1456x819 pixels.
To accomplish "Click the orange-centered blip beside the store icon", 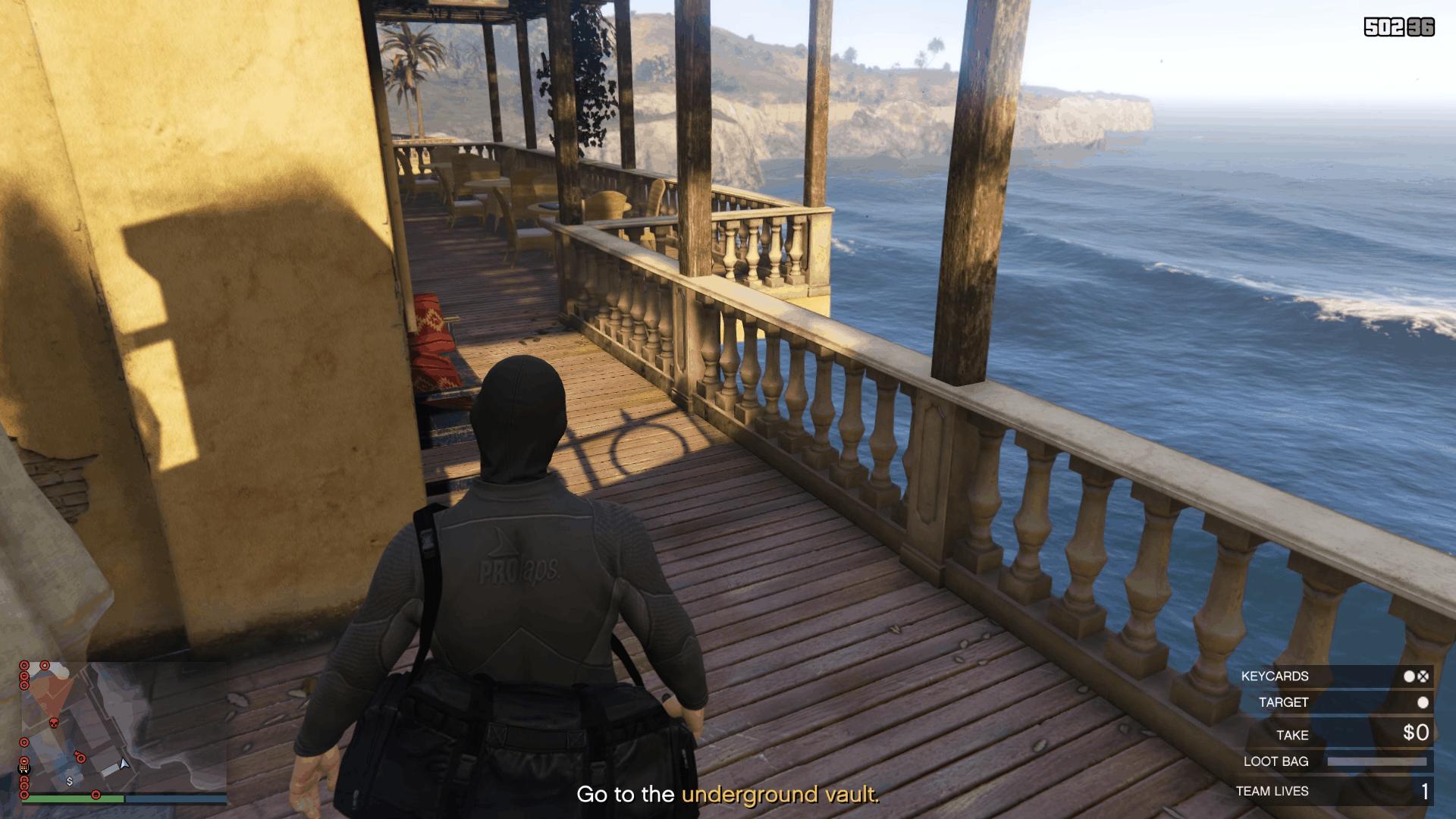I will coord(24,760).
